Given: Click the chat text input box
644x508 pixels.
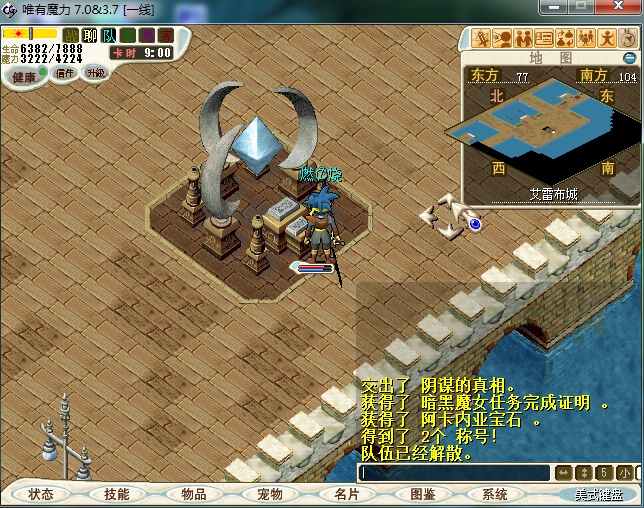Looking at the screenshot, I should pyautogui.click(x=455, y=473).
